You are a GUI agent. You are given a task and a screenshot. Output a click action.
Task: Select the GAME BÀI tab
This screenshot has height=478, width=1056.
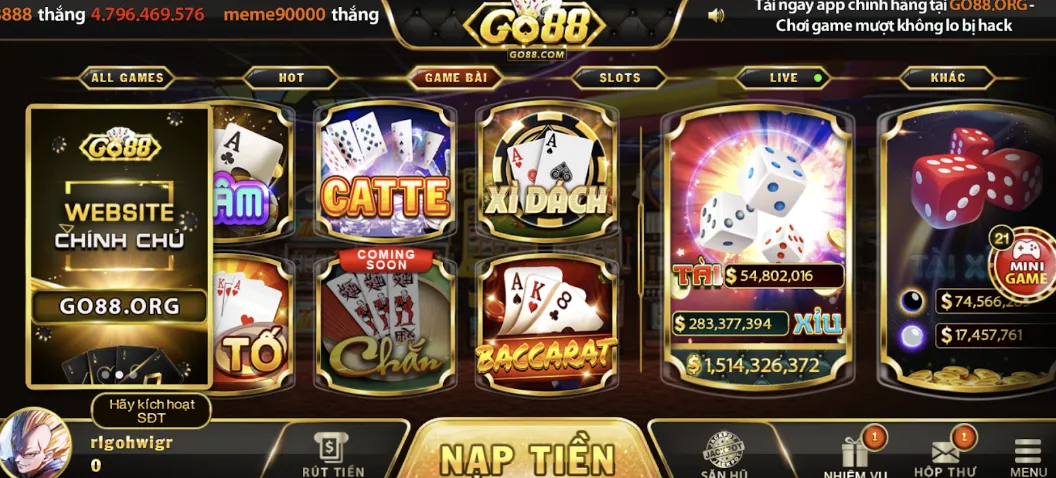point(455,78)
